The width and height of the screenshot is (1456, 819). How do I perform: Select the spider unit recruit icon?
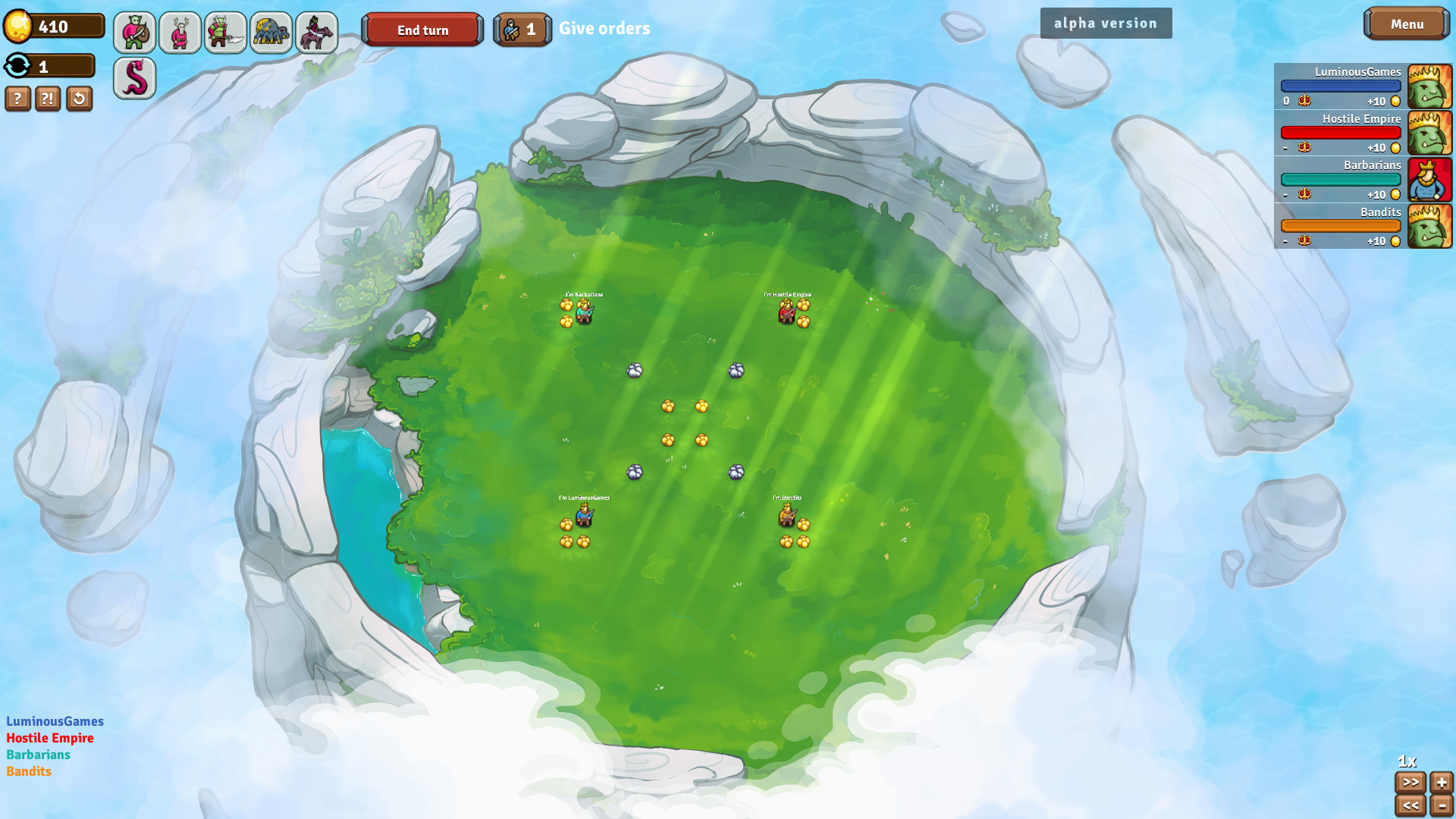(270, 32)
